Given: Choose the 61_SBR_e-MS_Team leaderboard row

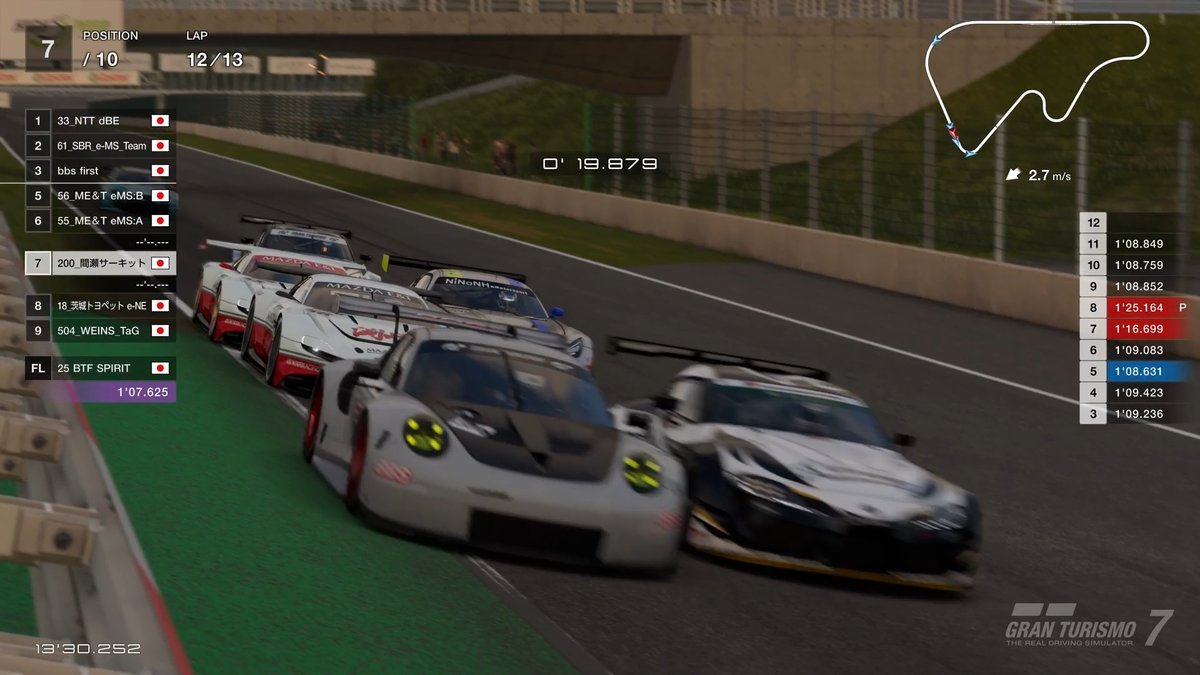Looking at the screenshot, I should click(x=100, y=146).
